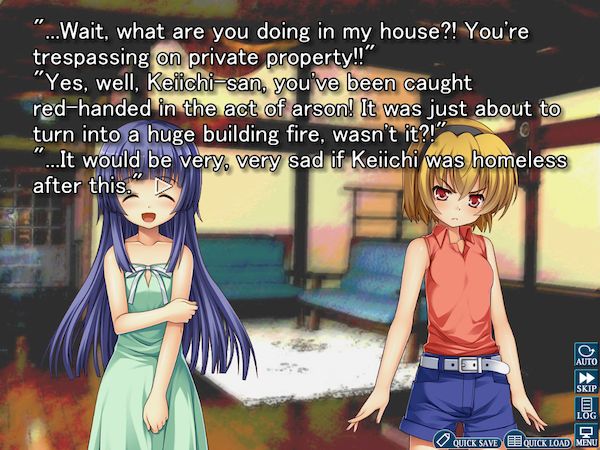Click Quick Load
The width and height of the screenshot is (600, 450).
(x=537, y=440)
